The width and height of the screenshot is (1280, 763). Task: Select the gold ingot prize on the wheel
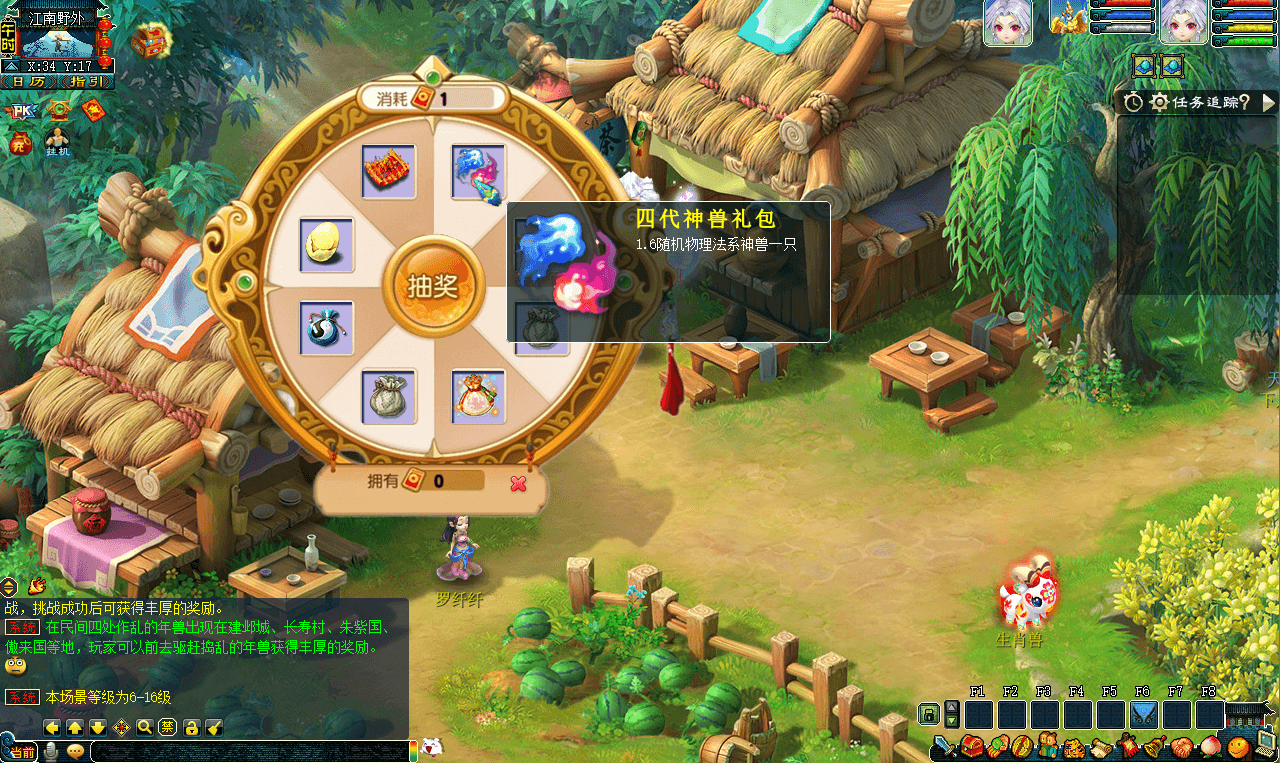pos(326,245)
